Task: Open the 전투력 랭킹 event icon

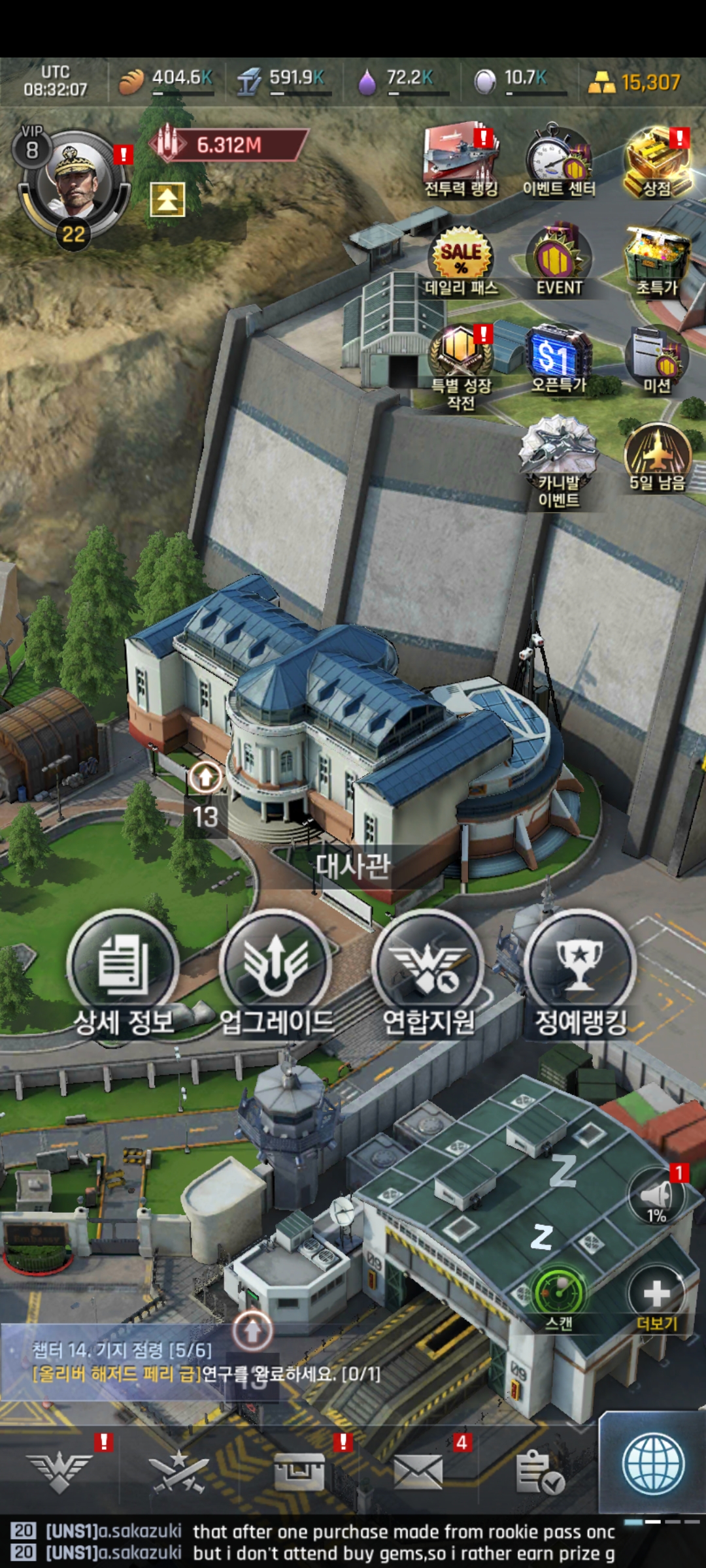Action: 461,157
